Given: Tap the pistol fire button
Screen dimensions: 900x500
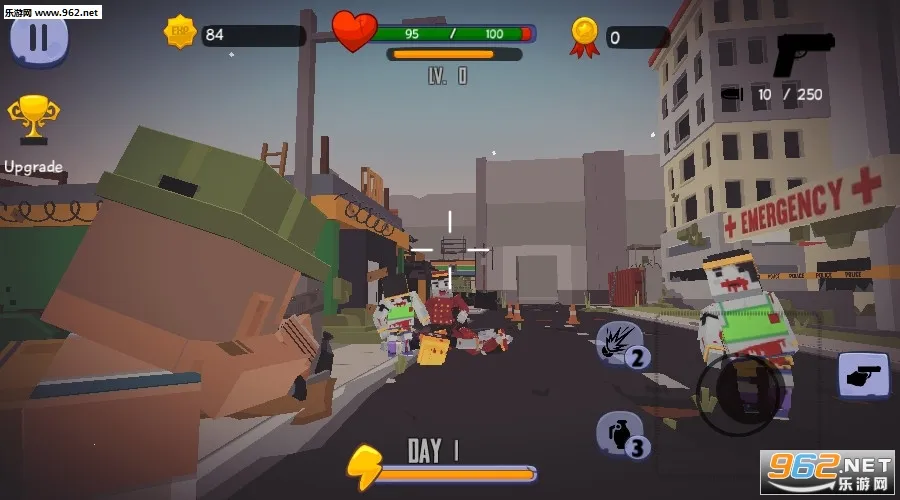Looking at the screenshot, I should point(862,376).
